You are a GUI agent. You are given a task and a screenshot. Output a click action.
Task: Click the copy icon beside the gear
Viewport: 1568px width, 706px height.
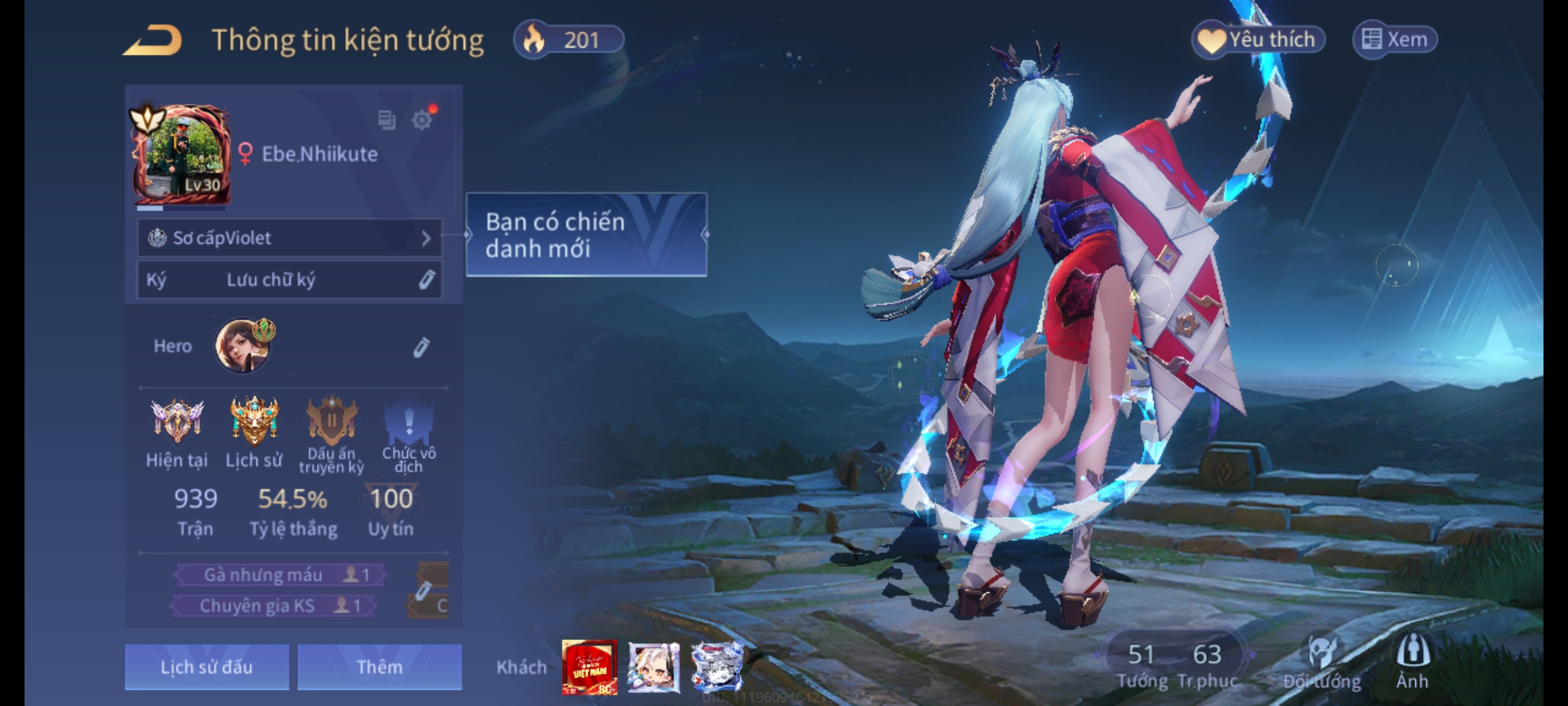click(x=387, y=120)
